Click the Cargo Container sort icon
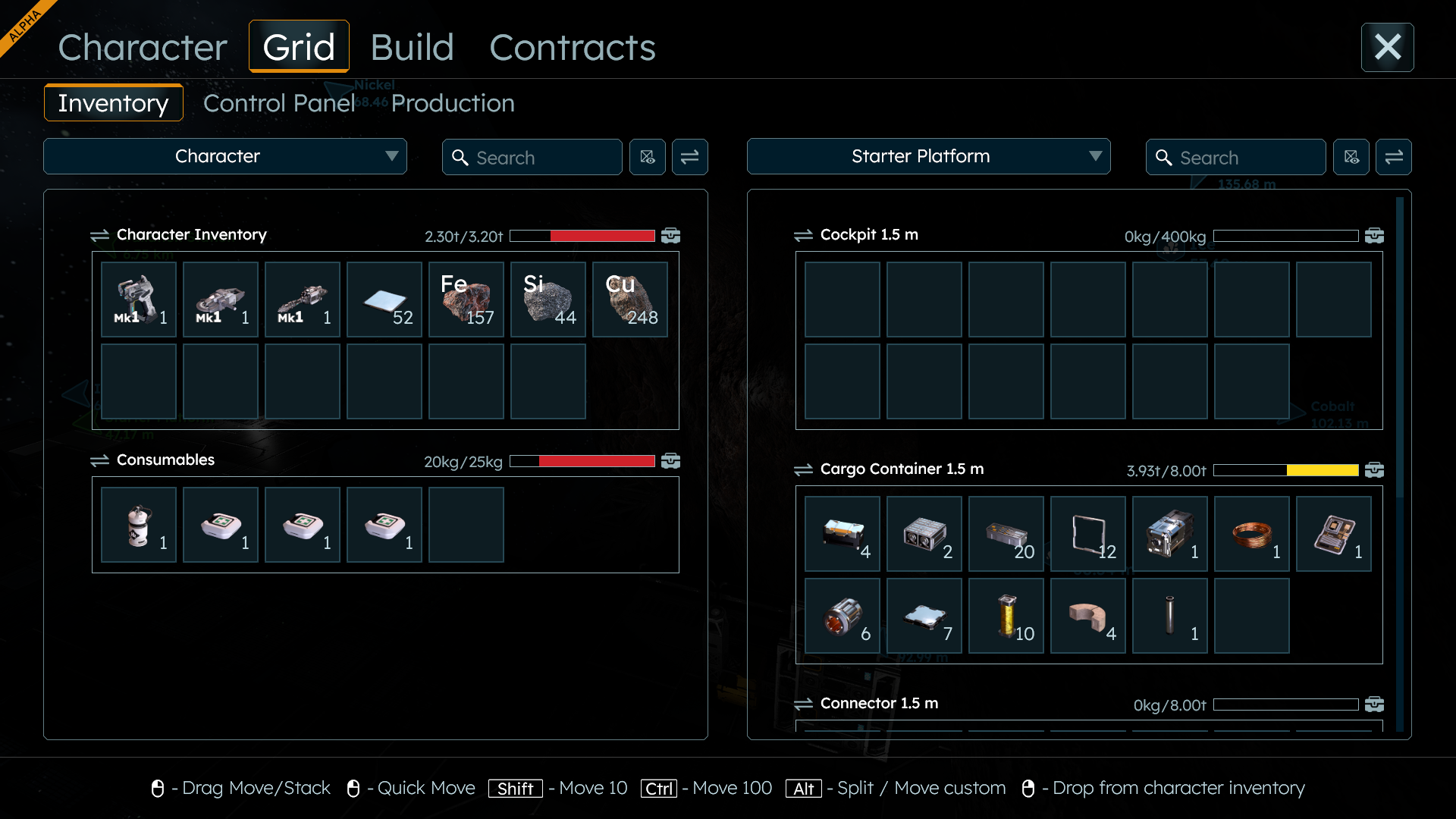 [x=803, y=469]
